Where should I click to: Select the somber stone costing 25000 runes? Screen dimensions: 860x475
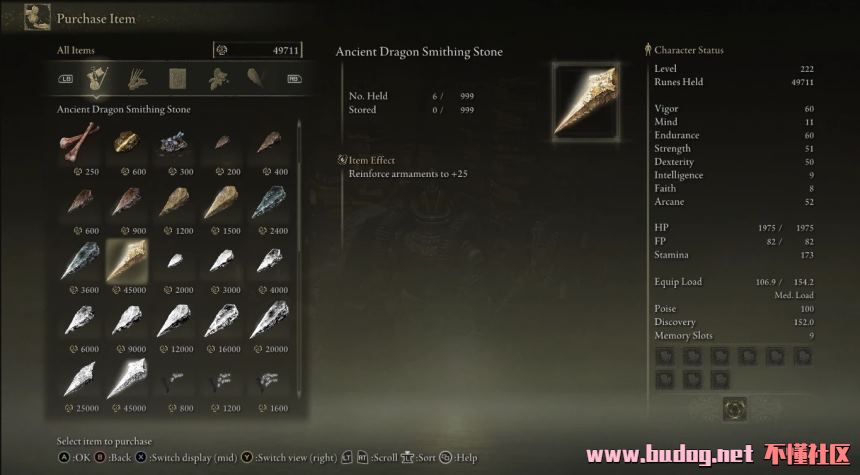pos(80,379)
